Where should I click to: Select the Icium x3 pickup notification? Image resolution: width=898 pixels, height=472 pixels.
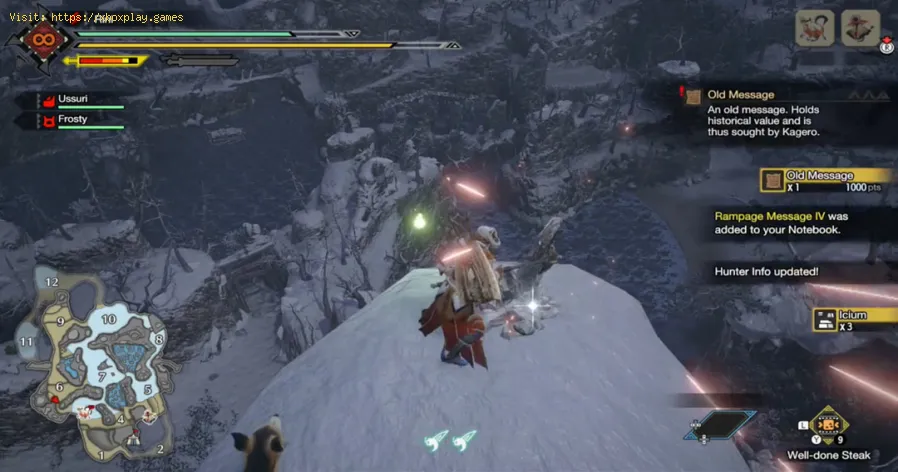(x=852, y=320)
